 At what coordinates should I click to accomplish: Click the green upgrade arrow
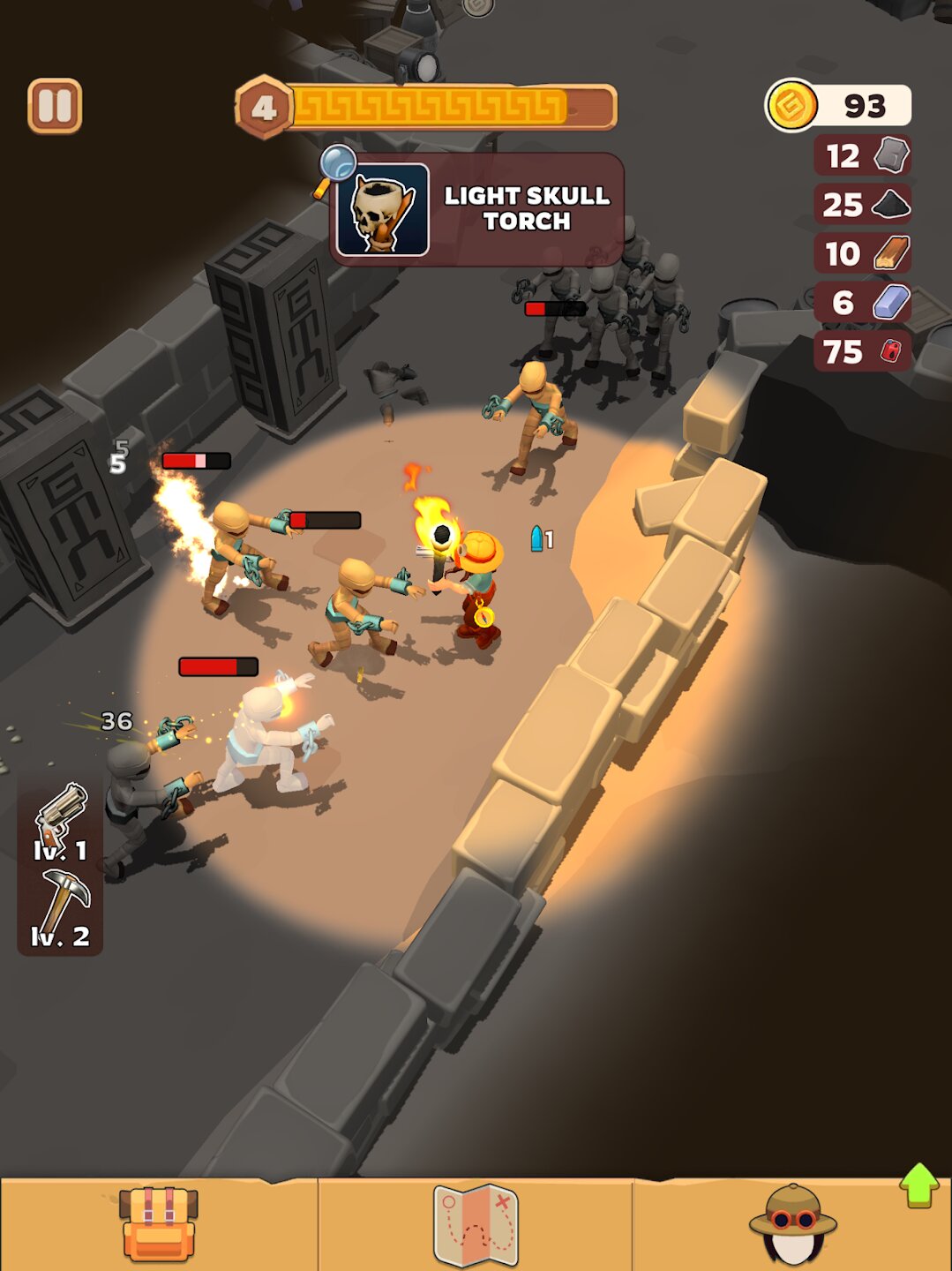pyautogui.click(x=919, y=1184)
